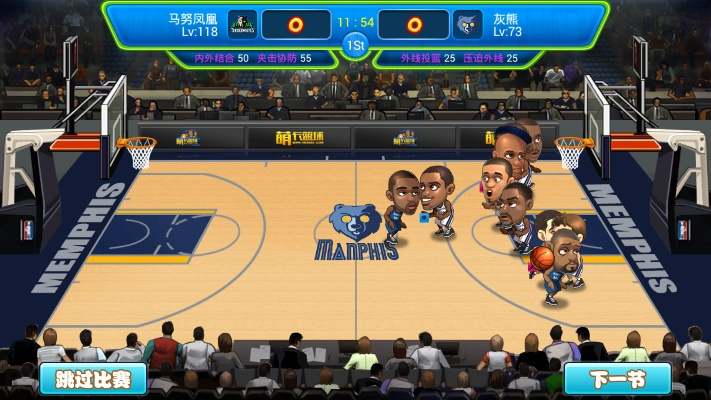The width and height of the screenshot is (711, 400).
Task: Select the Grizzlies team logo
Action: [468, 24]
